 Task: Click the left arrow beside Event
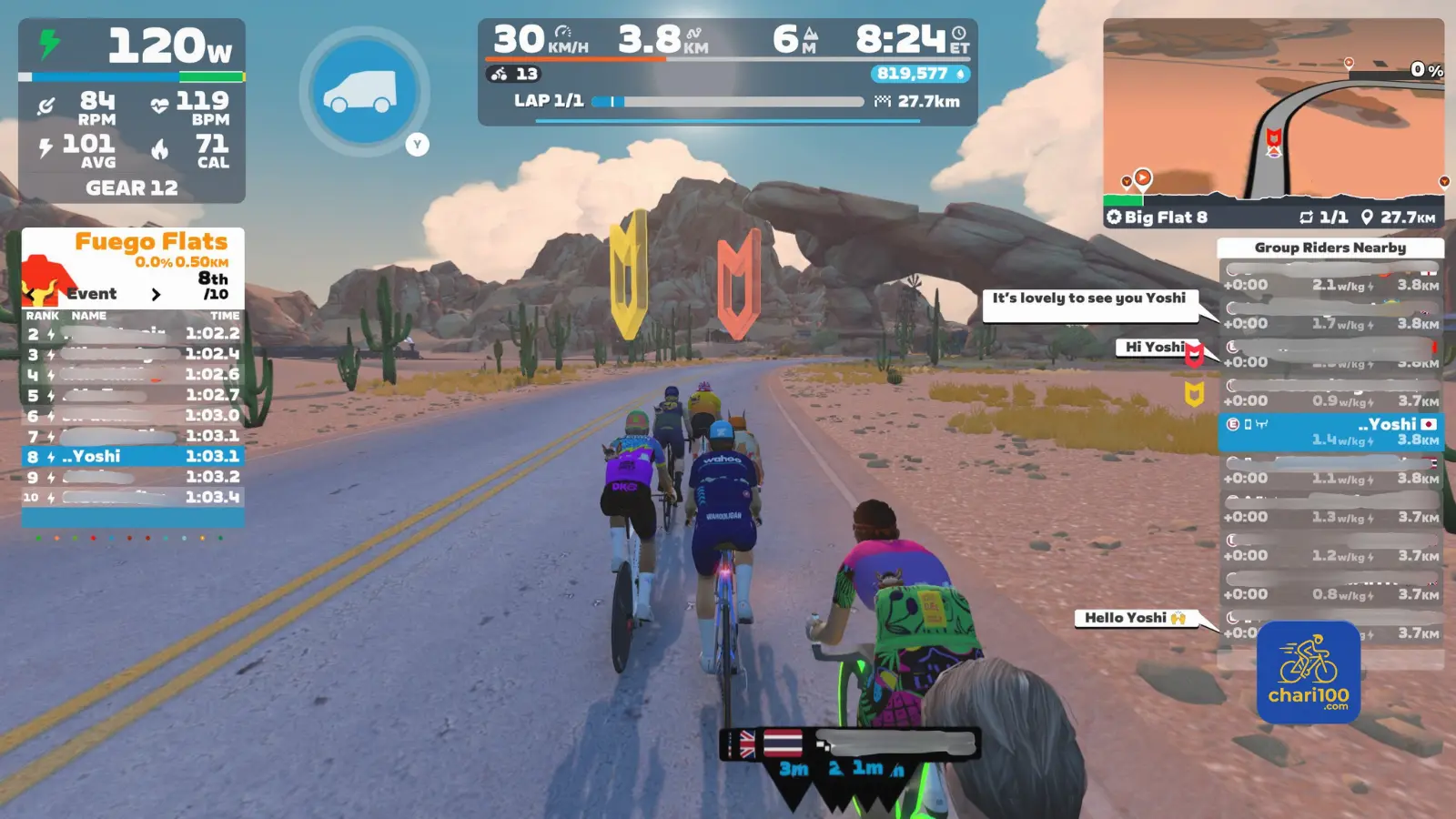tap(31, 295)
